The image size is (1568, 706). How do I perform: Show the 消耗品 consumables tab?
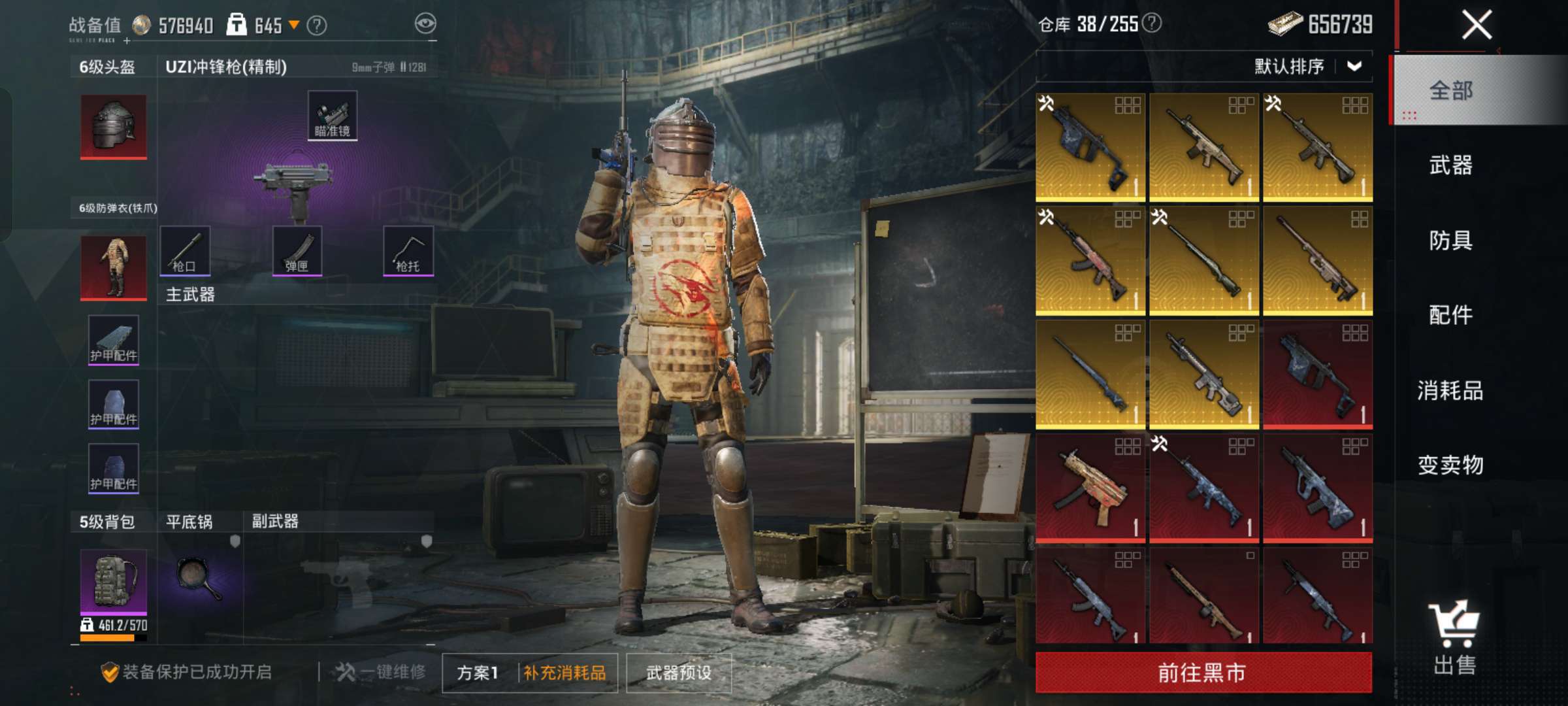(1450, 390)
